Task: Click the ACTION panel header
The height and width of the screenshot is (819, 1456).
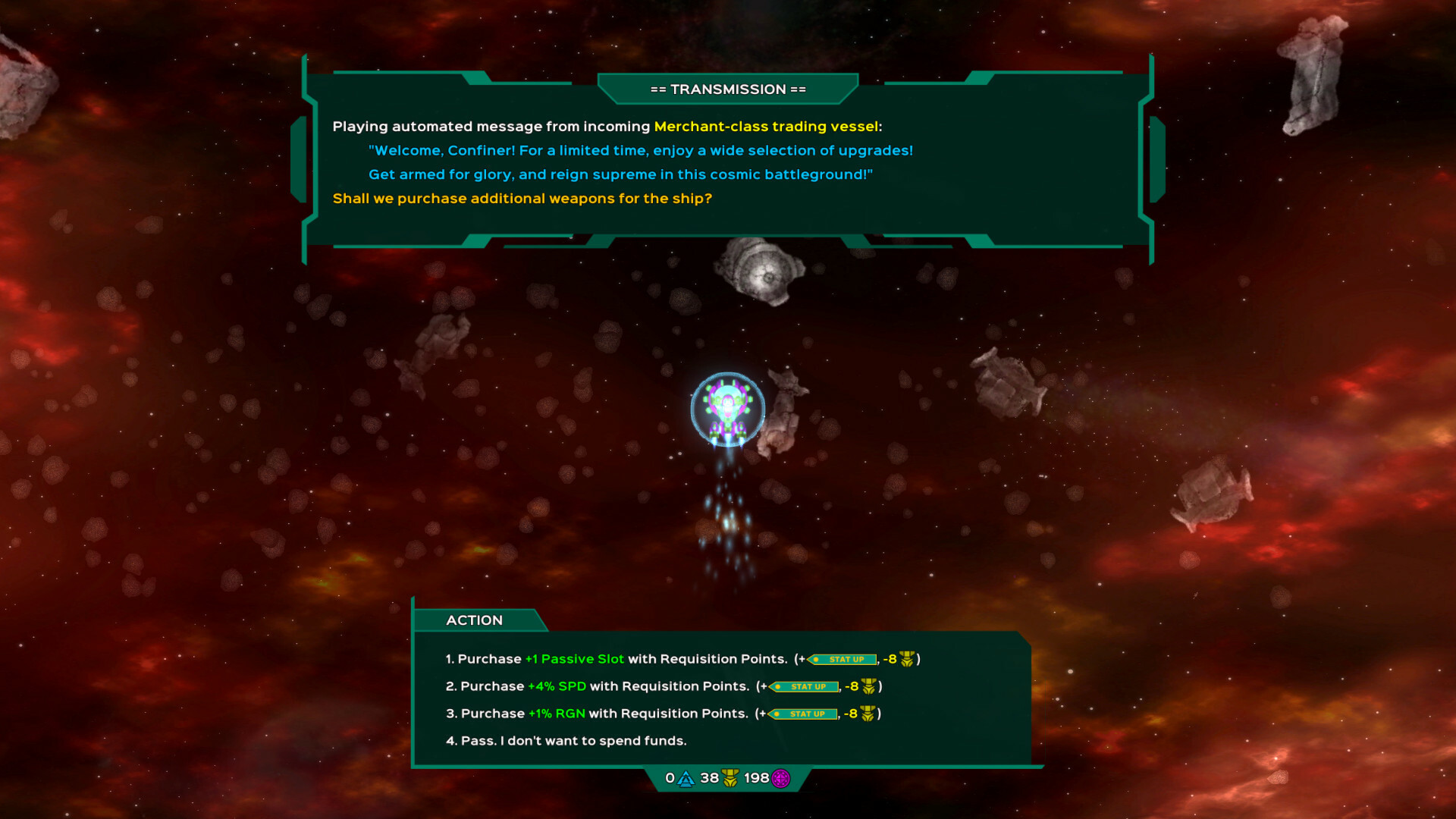Action: (475, 620)
